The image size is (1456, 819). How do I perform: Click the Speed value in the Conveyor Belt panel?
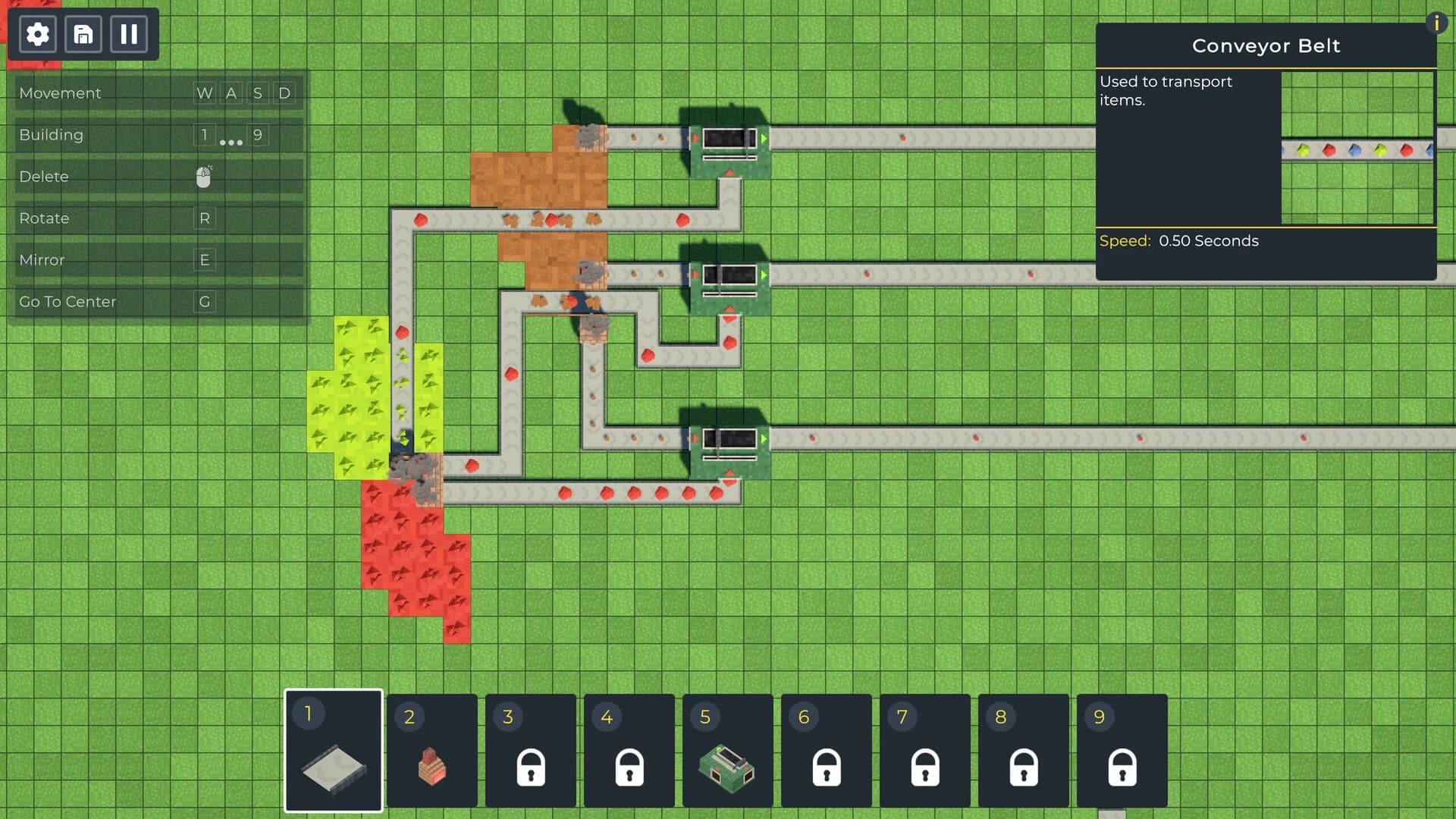1210,241
